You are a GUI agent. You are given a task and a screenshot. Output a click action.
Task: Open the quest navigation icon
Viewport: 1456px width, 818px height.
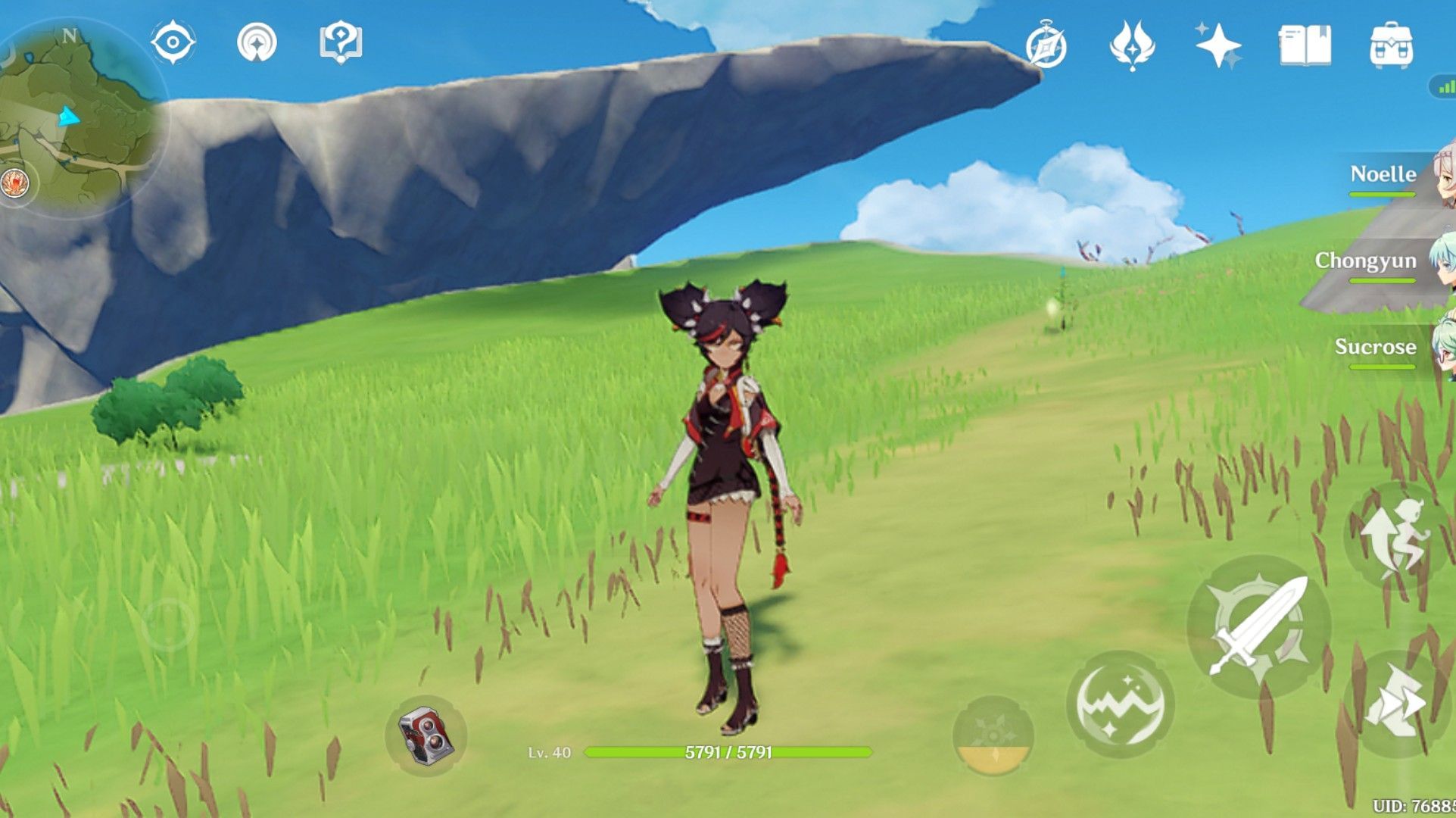pyautogui.click(x=257, y=42)
